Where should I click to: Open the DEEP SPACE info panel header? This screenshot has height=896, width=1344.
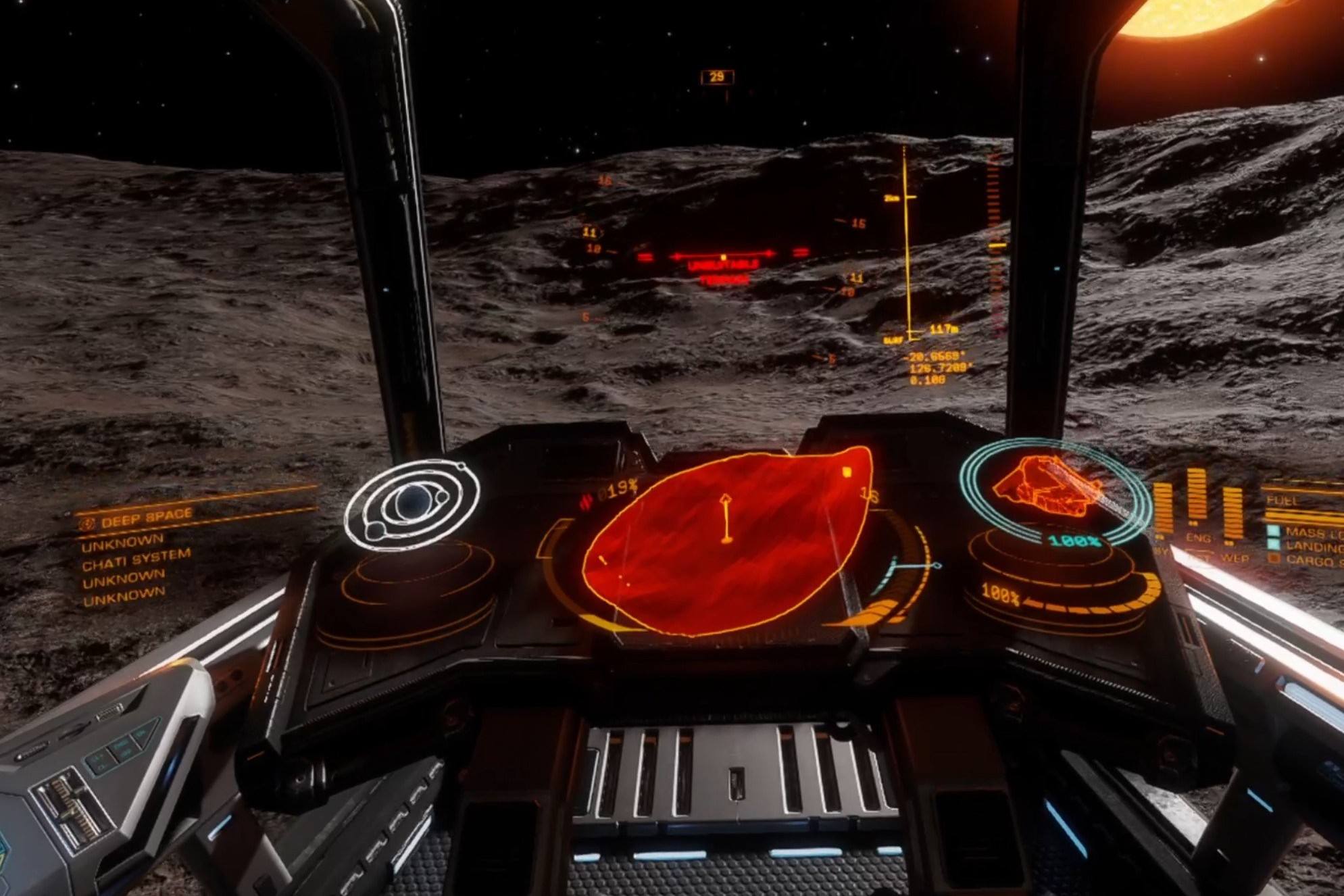[x=147, y=518]
